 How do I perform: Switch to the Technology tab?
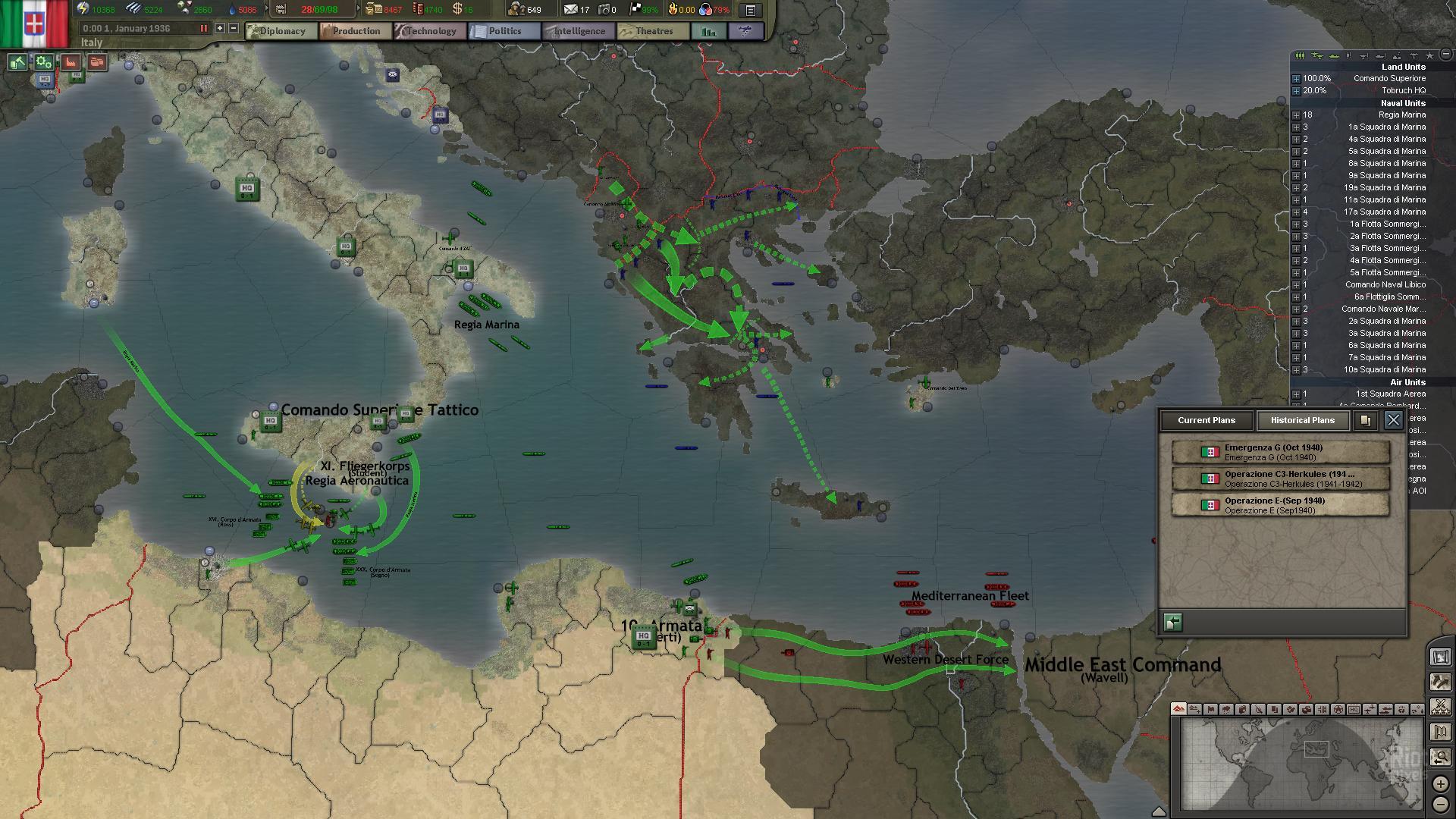[x=430, y=31]
